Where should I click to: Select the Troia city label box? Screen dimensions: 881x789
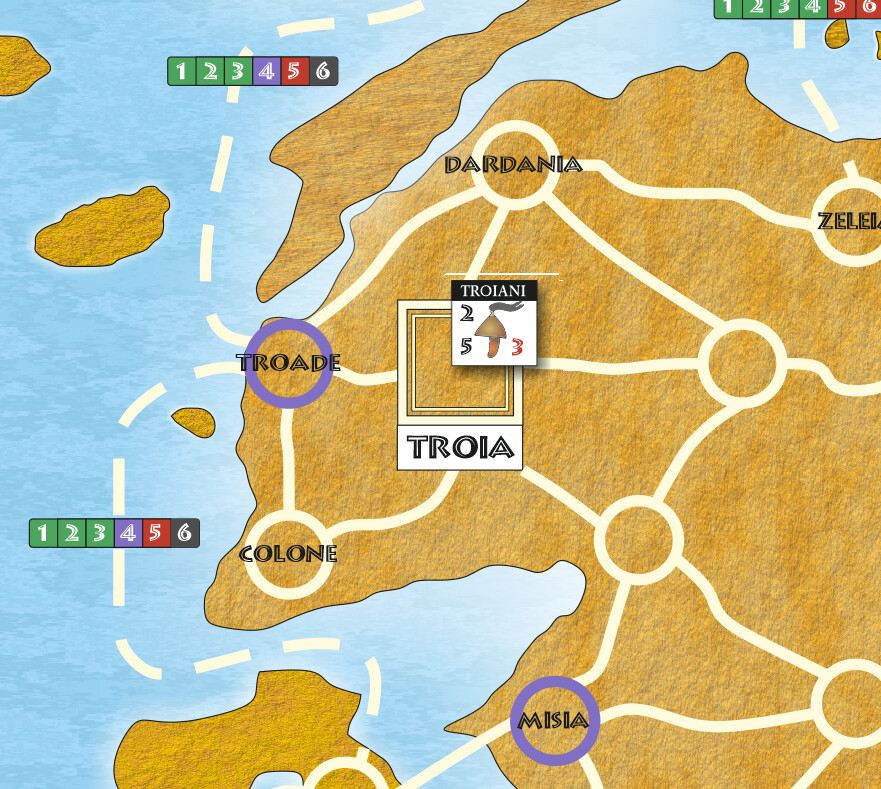tap(460, 448)
